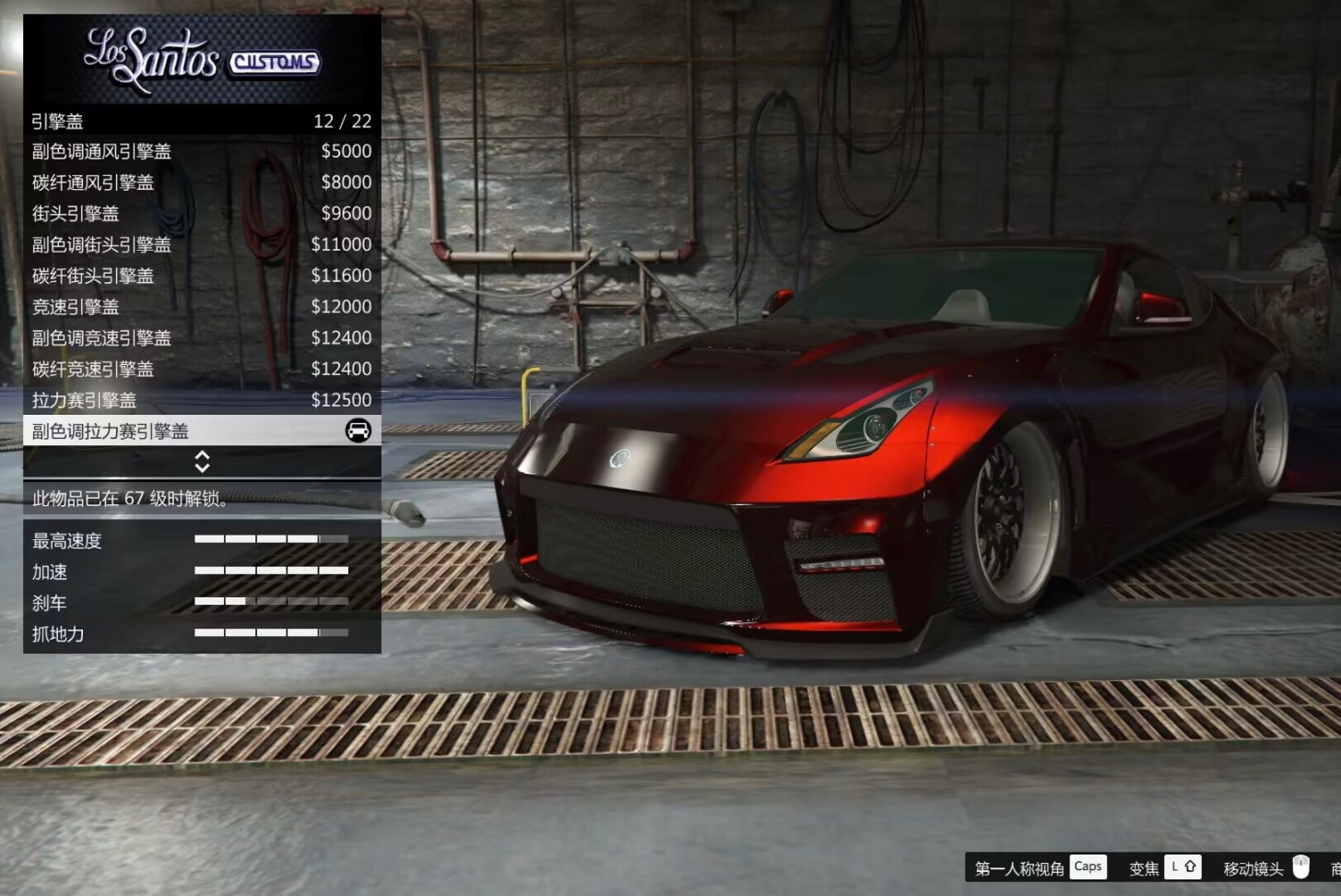The image size is (1341, 896).
Task: Select 拉力赛引擎盖 priced $12500
Action: pyautogui.click(x=201, y=400)
